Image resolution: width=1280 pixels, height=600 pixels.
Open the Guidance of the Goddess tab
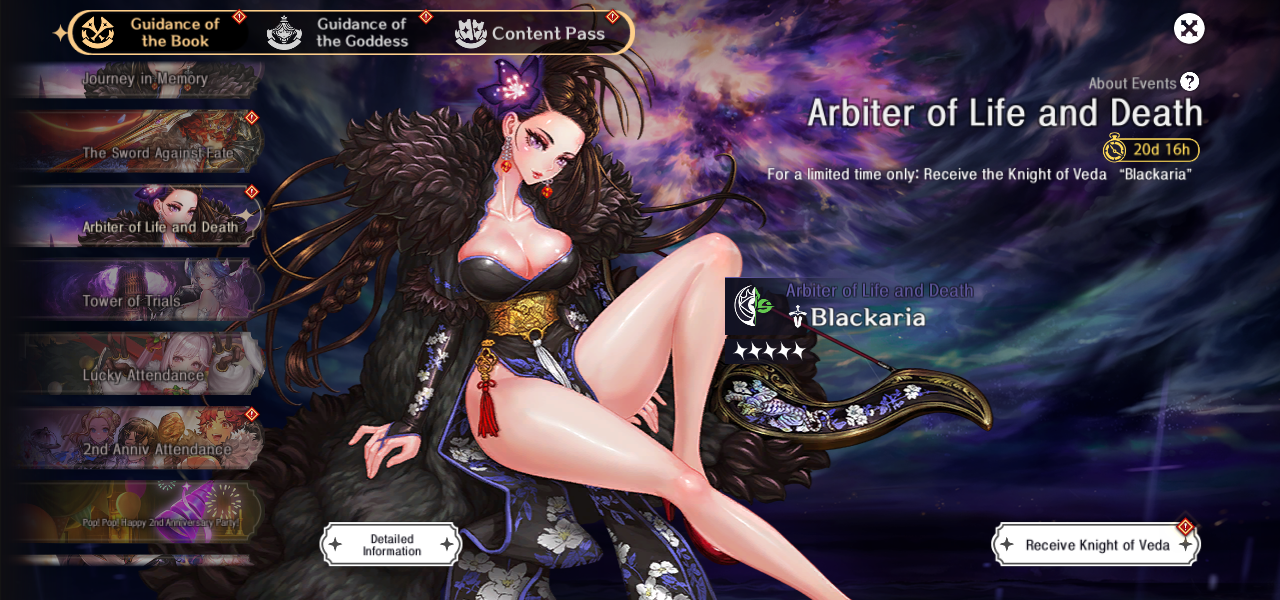tap(340, 32)
